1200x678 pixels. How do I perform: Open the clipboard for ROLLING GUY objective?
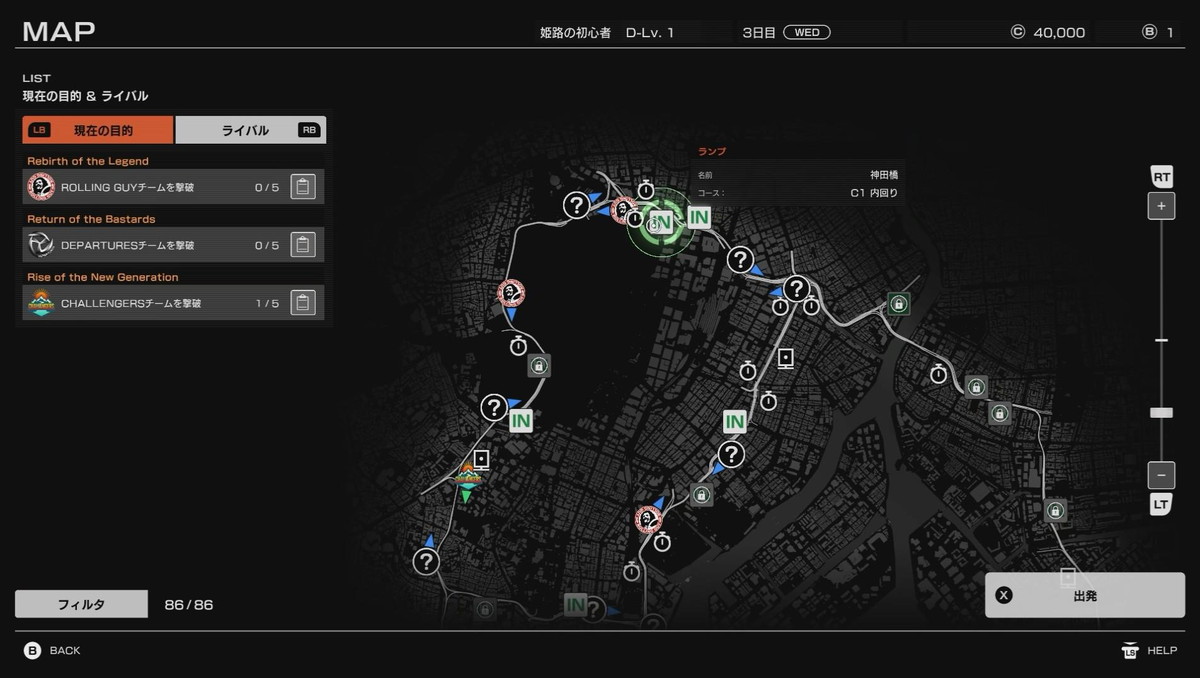pyautogui.click(x=303, y=187)
